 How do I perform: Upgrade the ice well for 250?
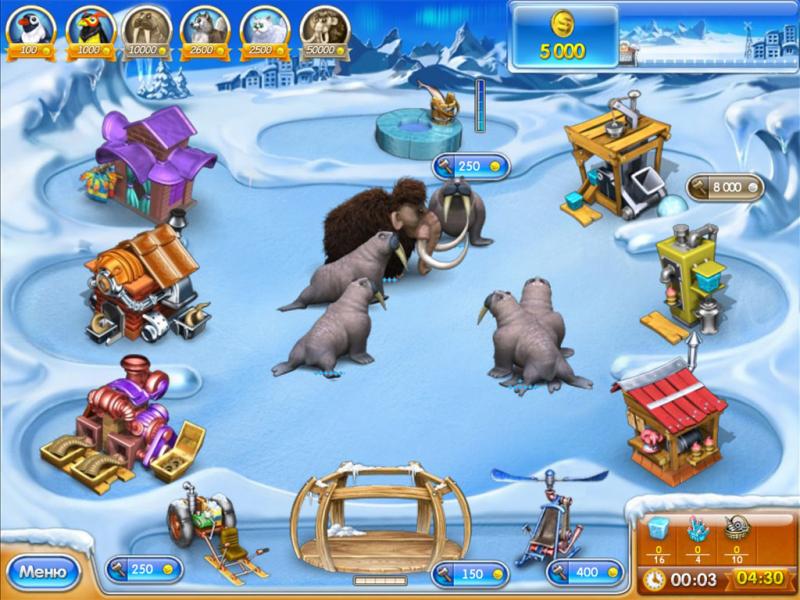coord(471,166)
